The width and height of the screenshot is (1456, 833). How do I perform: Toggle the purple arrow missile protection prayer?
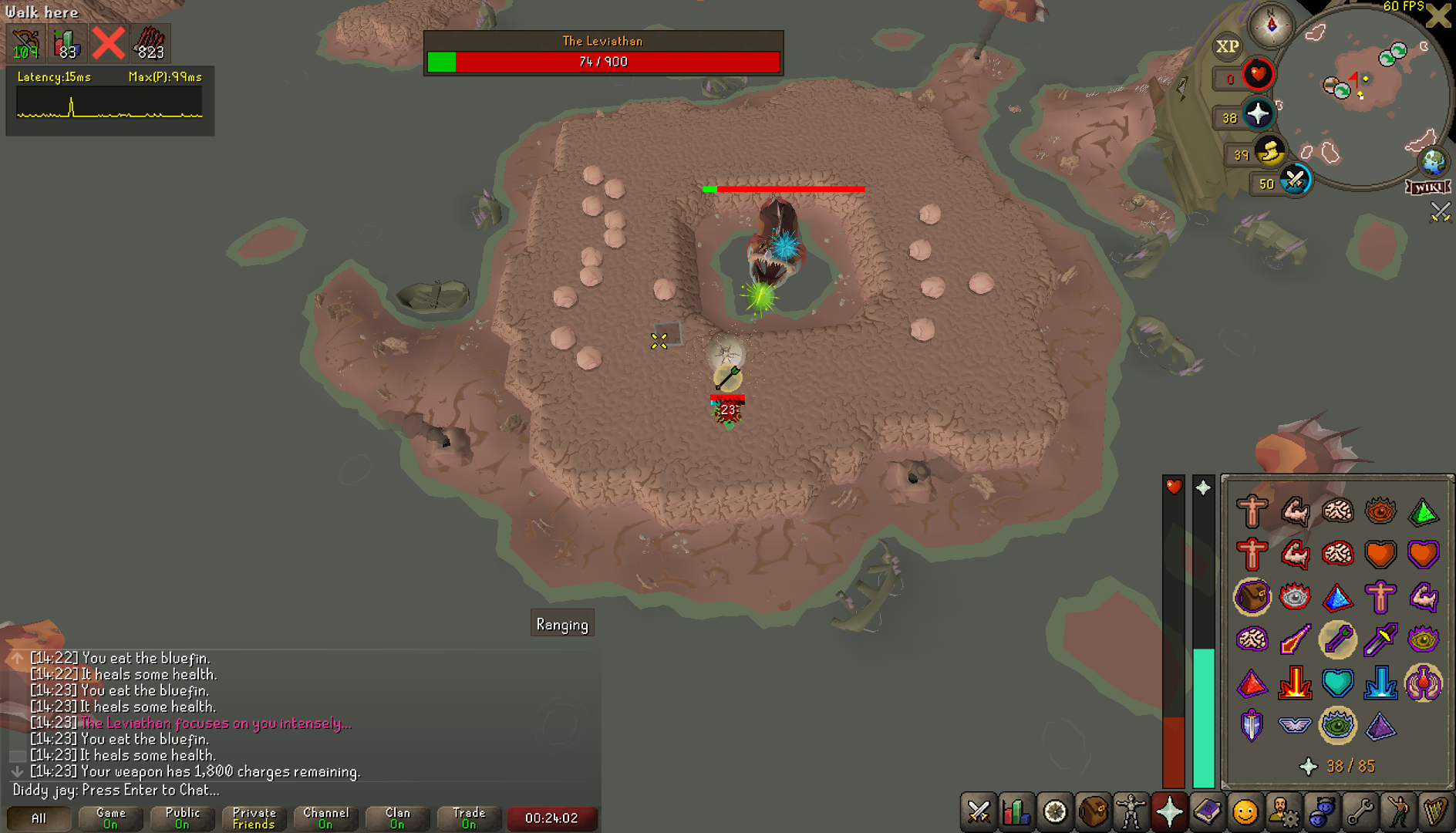tap(1337, 639)
